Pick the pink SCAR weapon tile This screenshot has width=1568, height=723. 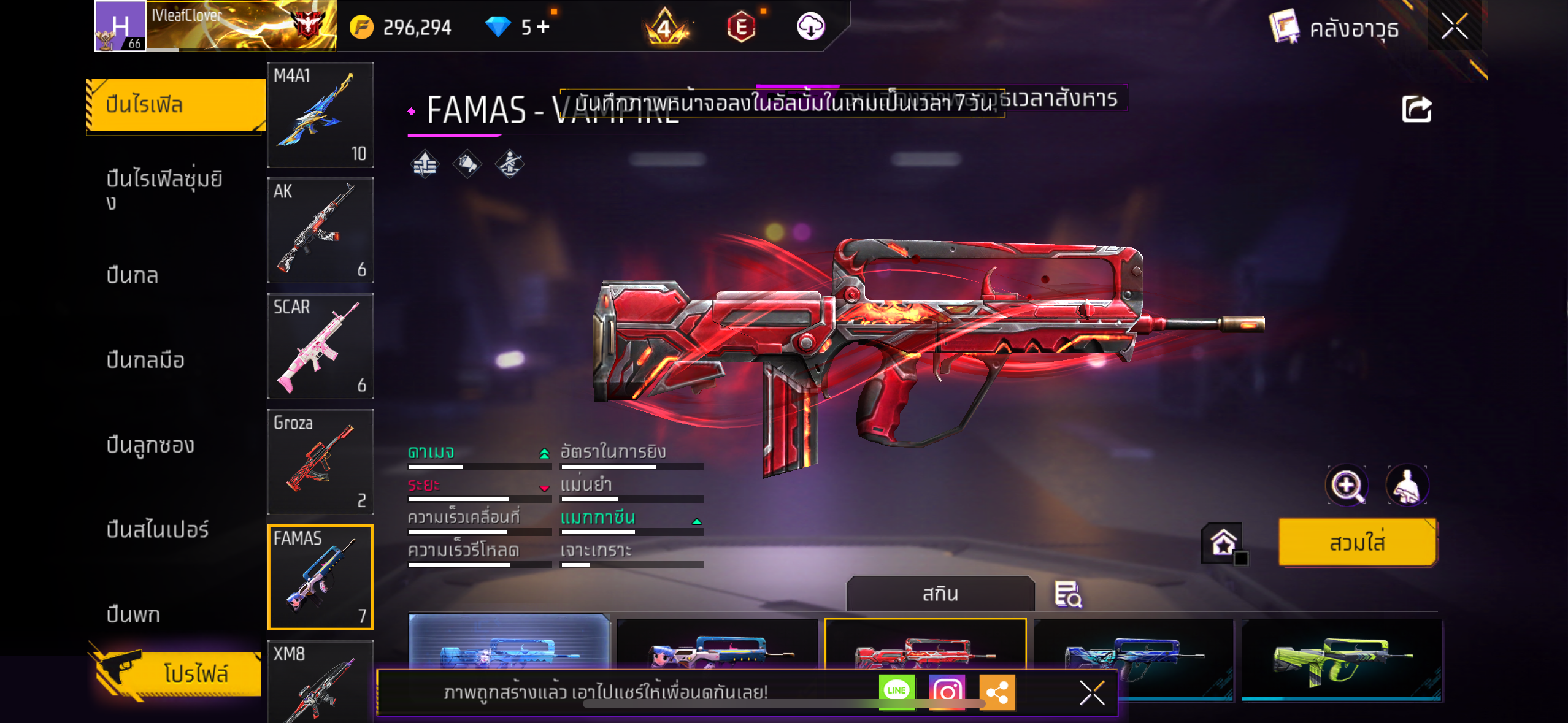(320, 346)
